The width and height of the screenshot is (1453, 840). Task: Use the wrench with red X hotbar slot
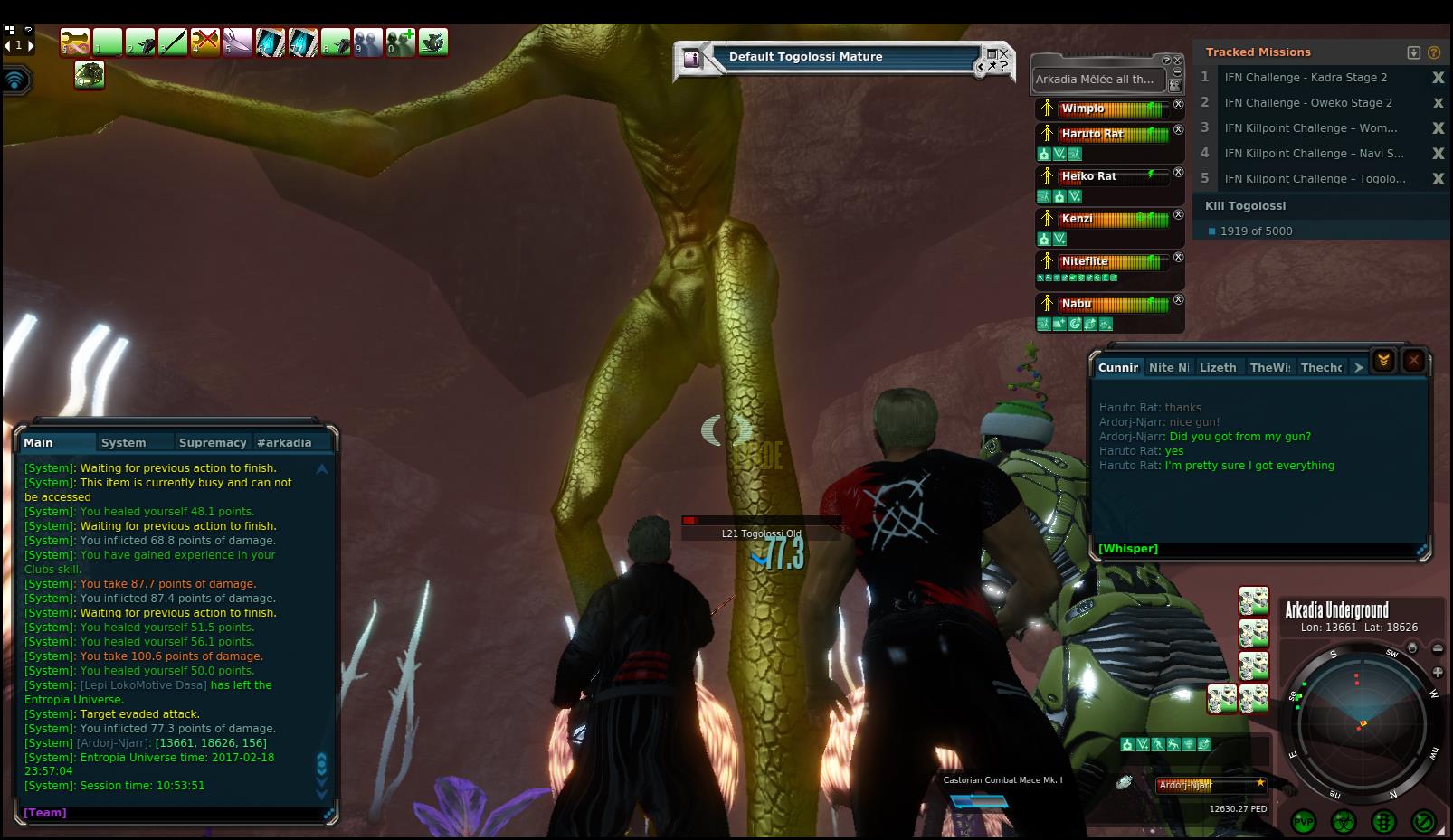(x=205, y=42)
